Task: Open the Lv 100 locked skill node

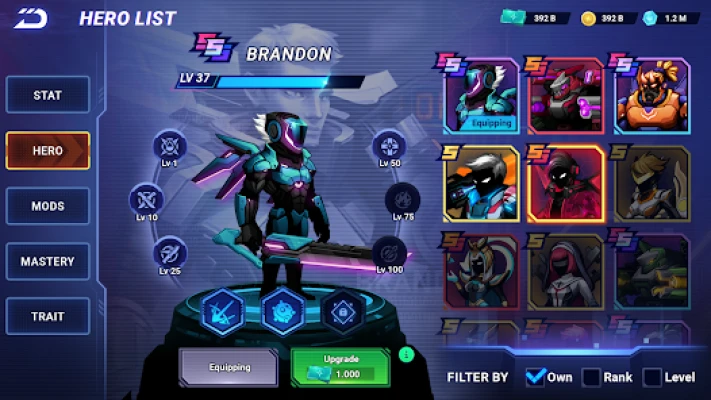Action: pyautogui.click(x=389, y=252)
